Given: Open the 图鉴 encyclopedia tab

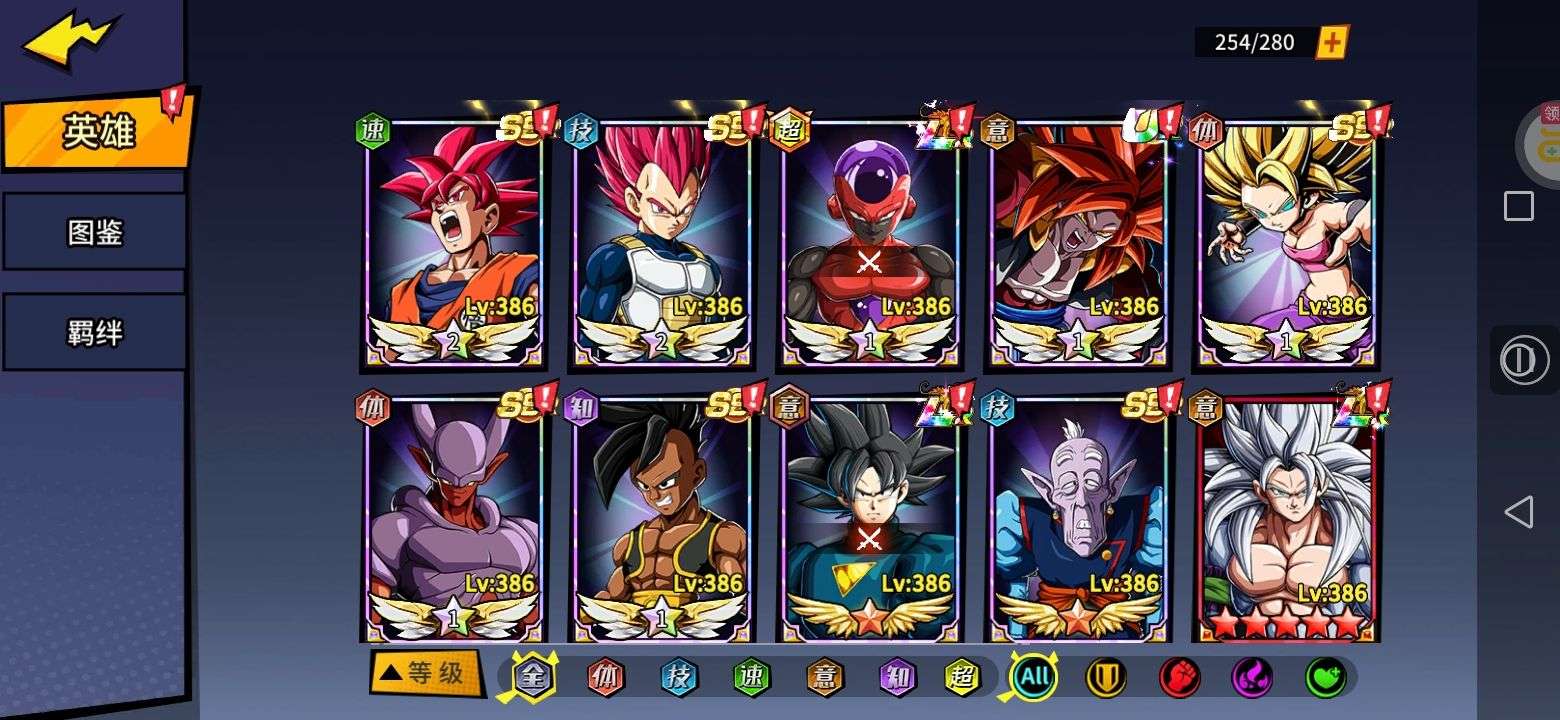Looking at the screenshot, I should [94, 232].
